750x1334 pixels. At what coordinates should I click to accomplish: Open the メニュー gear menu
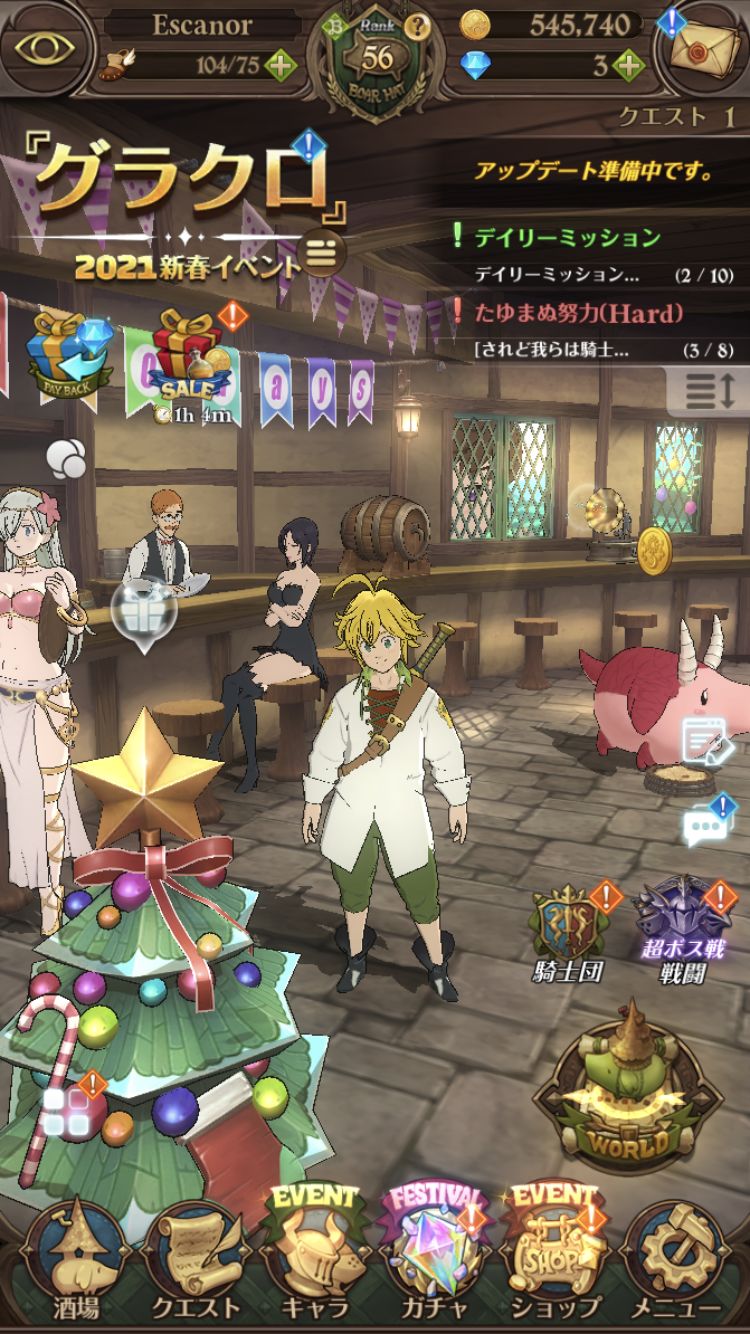(676, 1264)
